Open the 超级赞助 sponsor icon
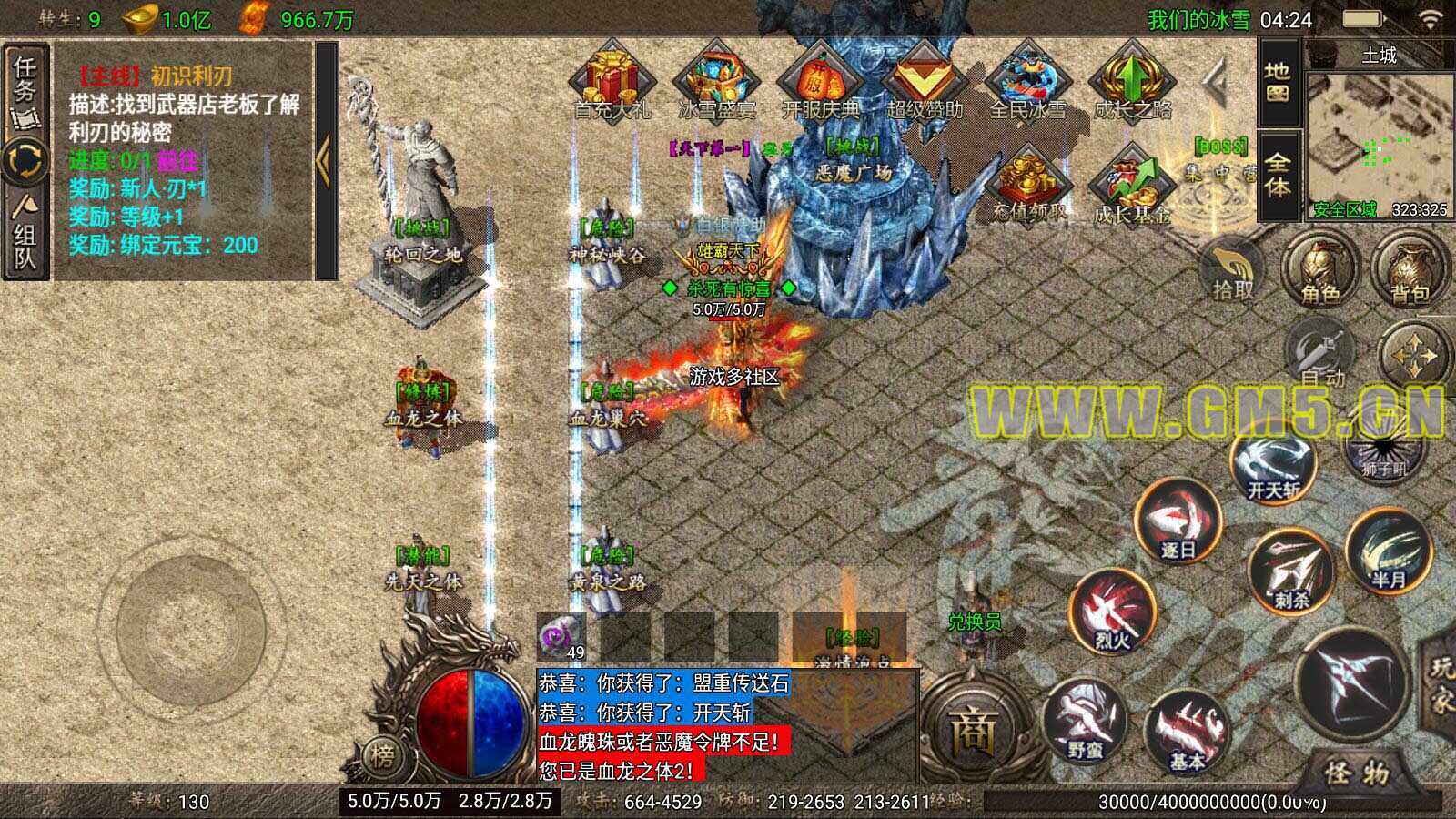 [x=924, y=80]
